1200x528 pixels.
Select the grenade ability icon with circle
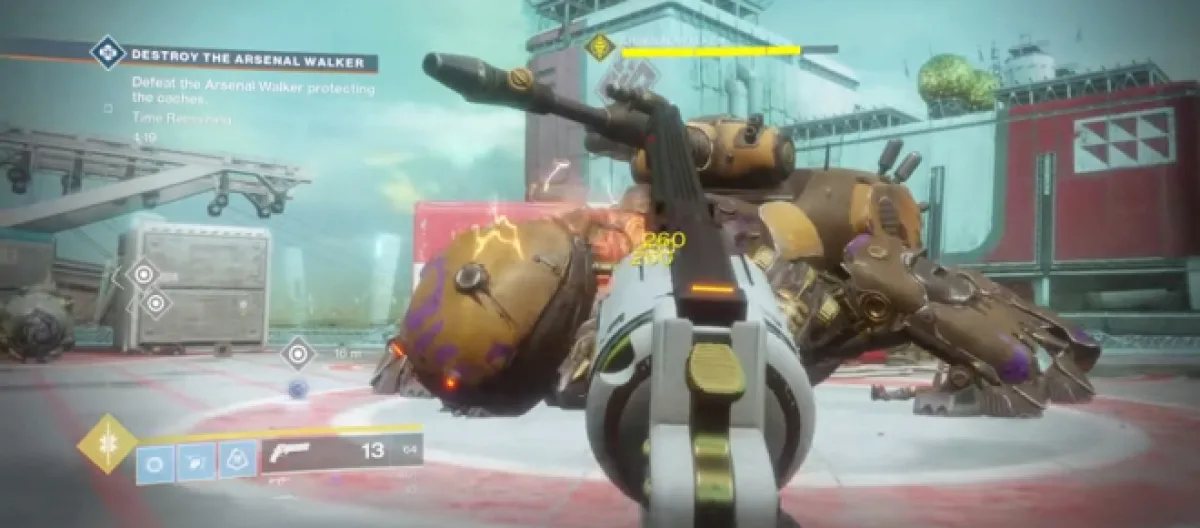(x=155, y=463)
